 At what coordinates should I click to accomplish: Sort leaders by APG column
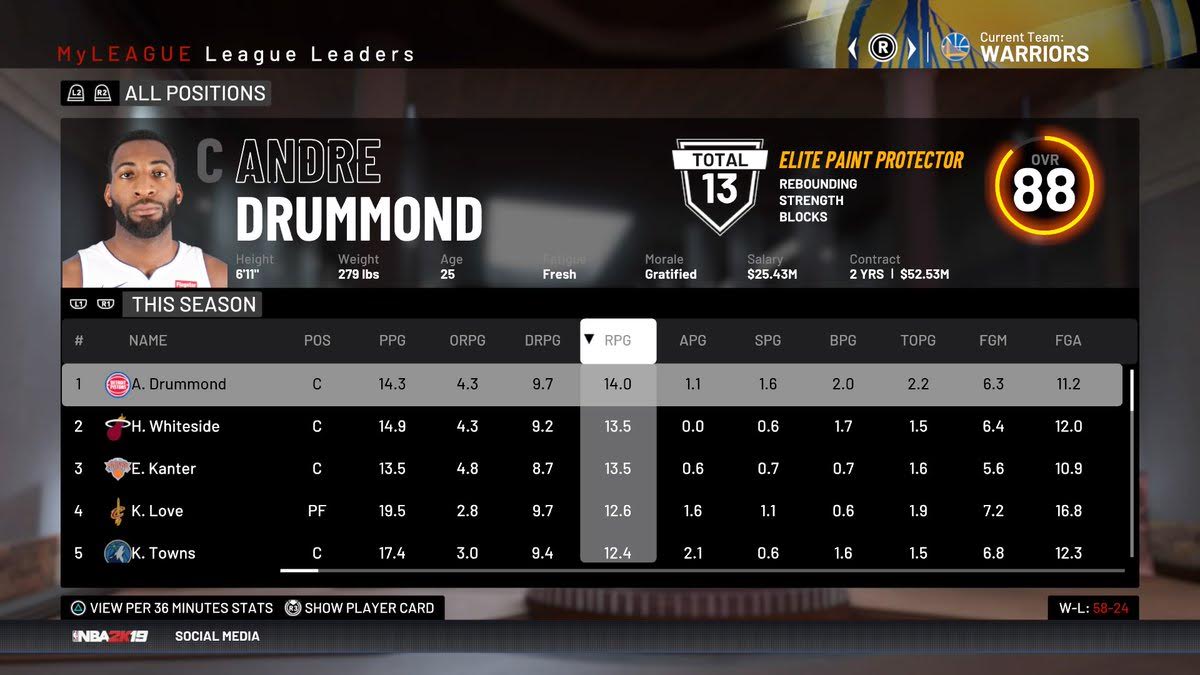coord(692,340)
